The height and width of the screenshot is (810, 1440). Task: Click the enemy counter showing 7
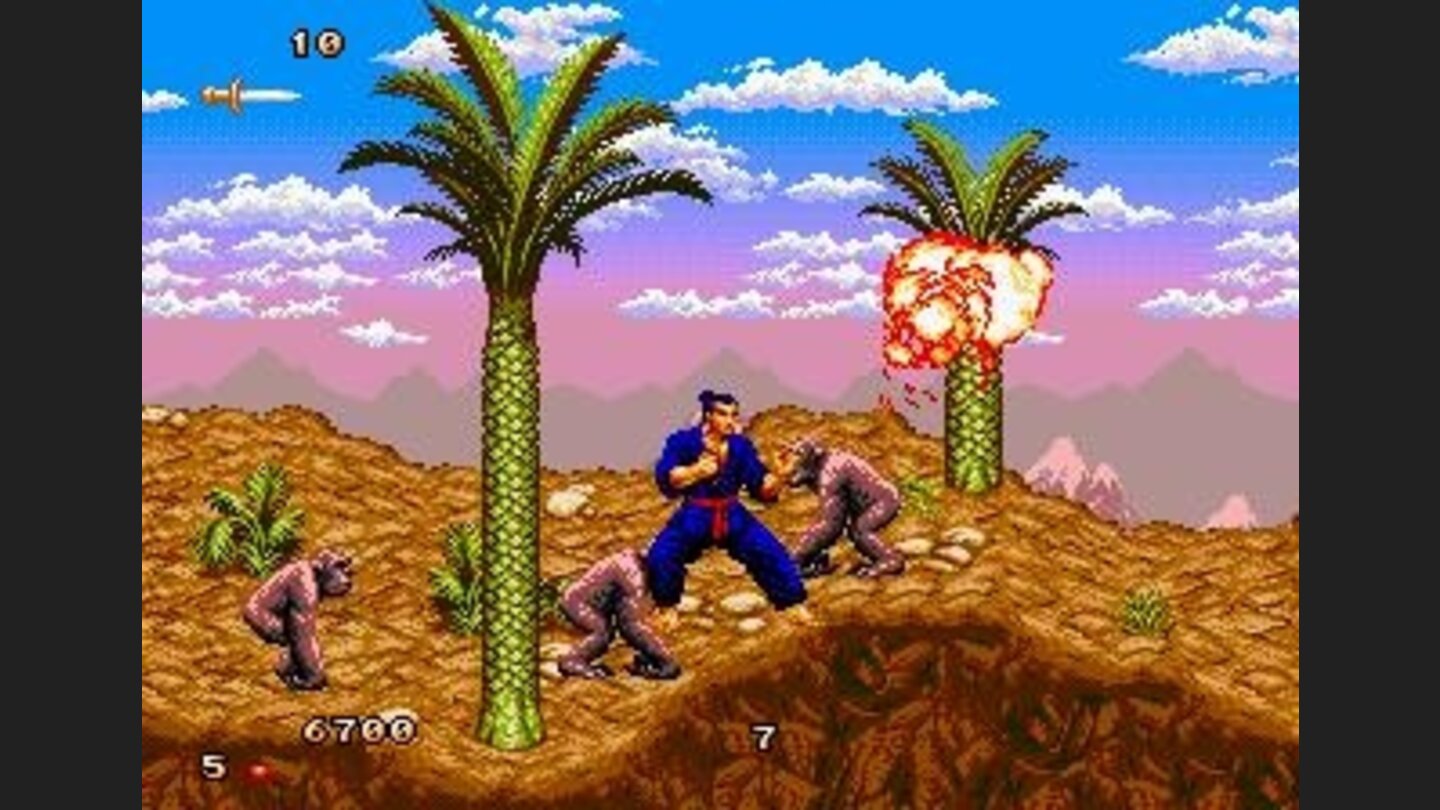[x=762, y=739]
